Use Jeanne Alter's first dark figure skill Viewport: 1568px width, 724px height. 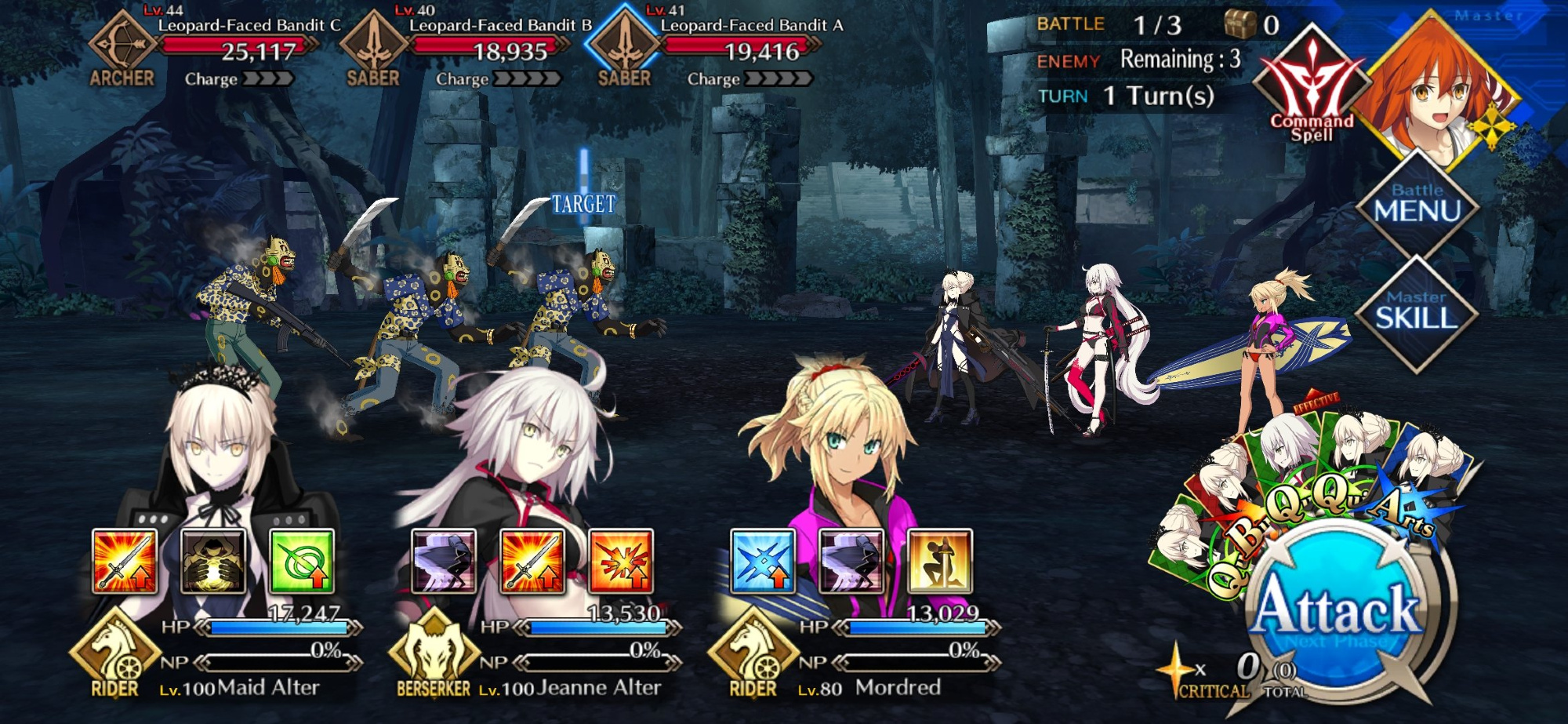pos(444,561)
